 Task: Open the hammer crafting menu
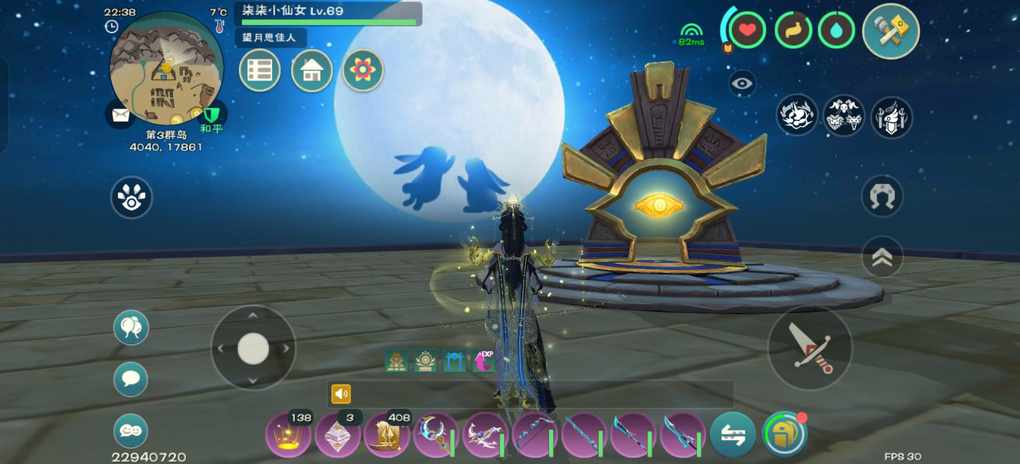click(890, 31)
